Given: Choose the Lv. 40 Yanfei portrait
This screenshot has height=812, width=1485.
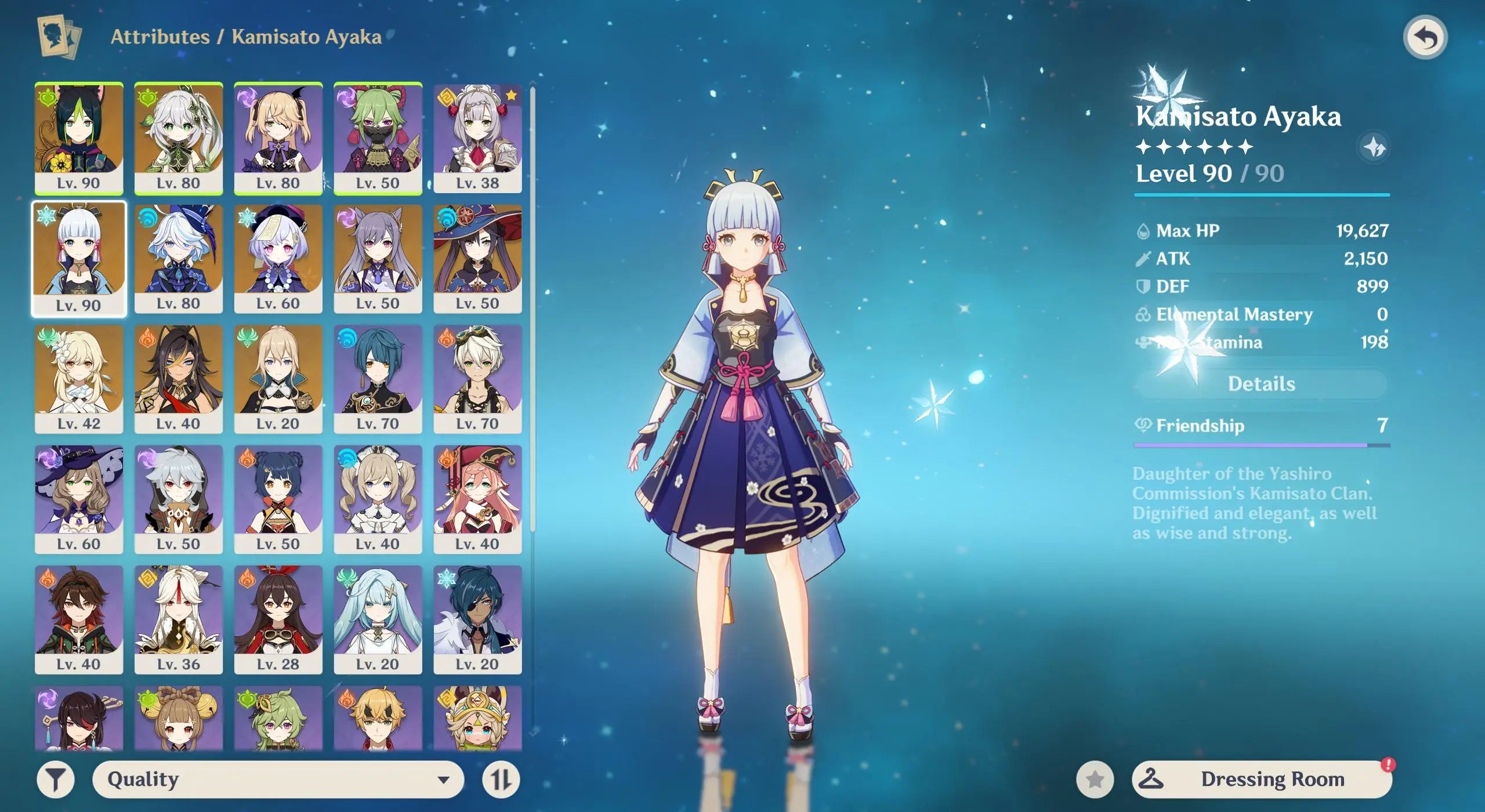Looking at the screenshot, I should click(477, 499).
